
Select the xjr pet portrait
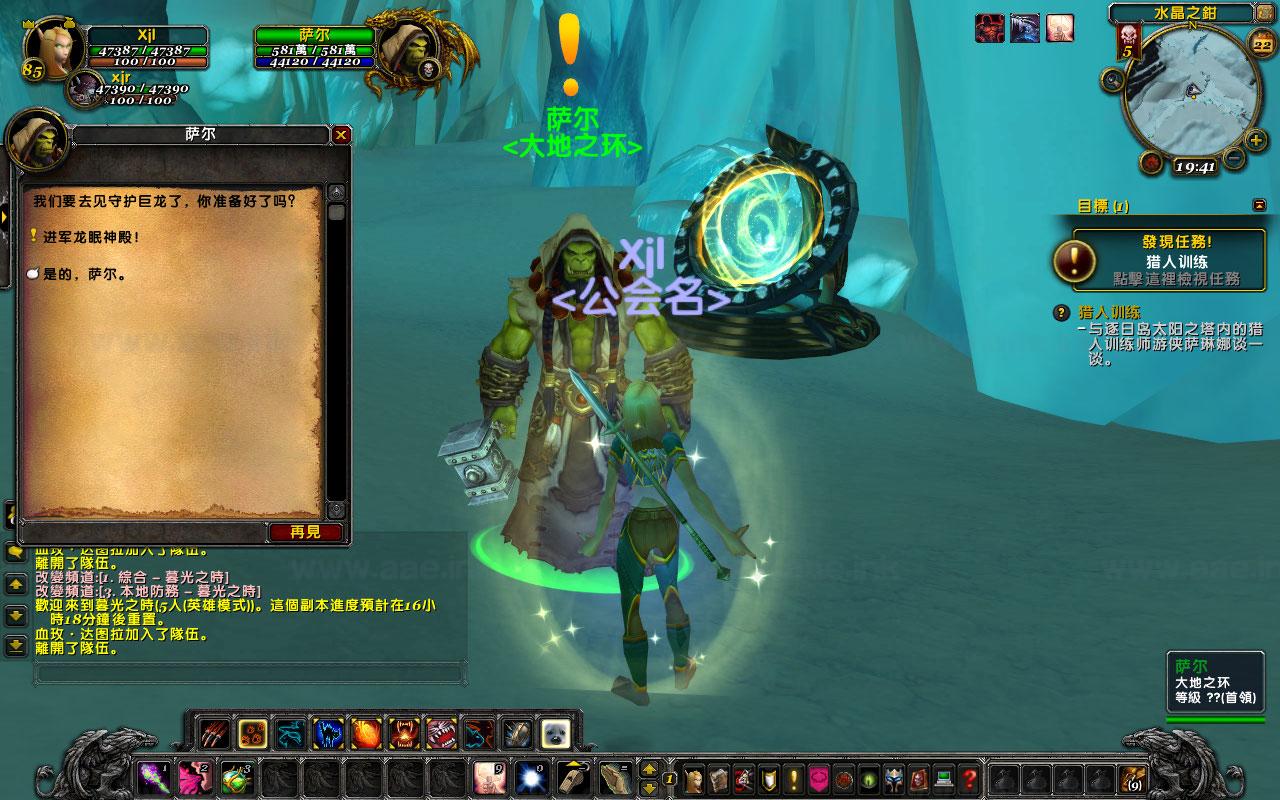pyautogui.click(x=84, y=91)
